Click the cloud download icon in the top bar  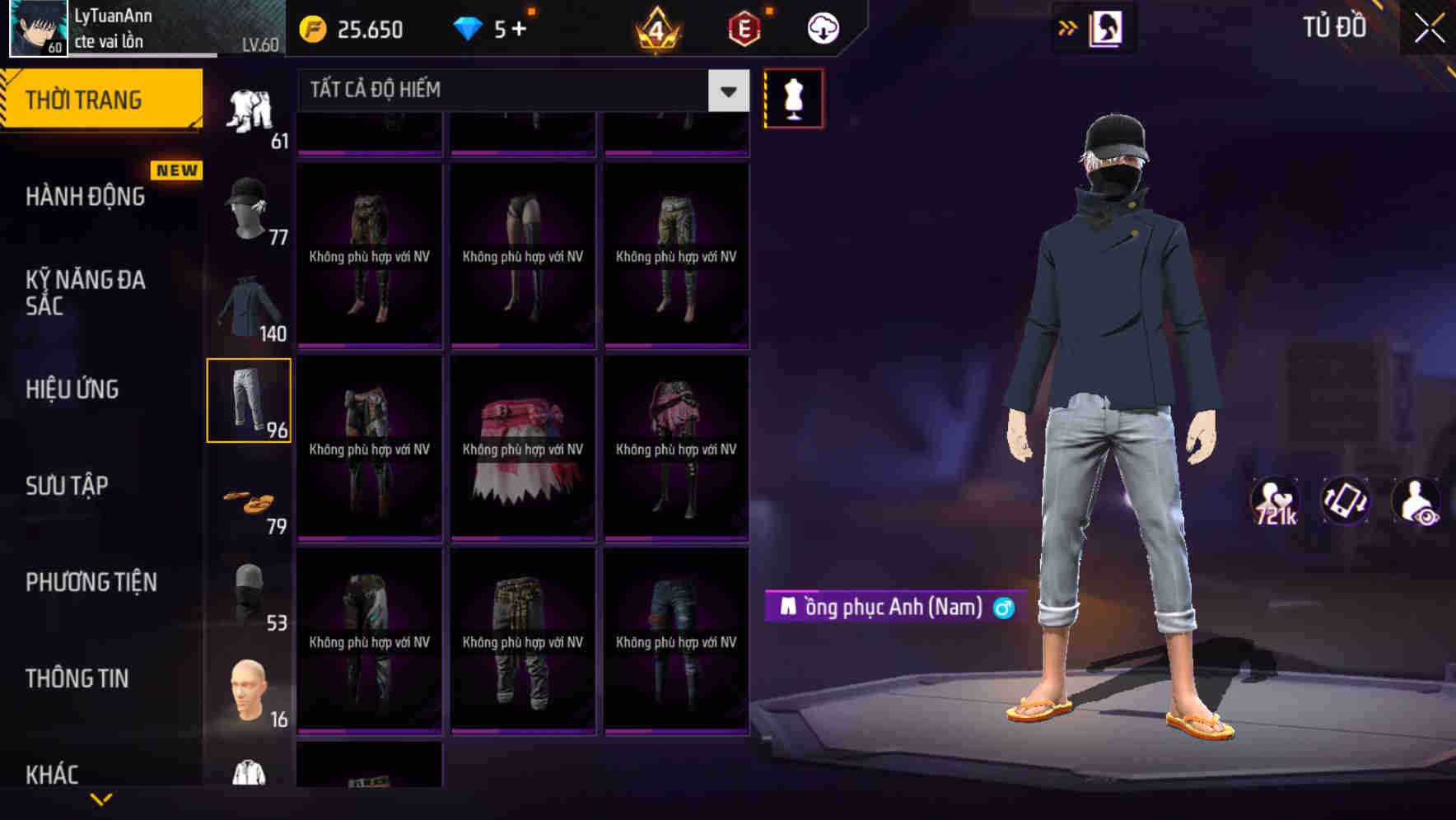(824, 27)
